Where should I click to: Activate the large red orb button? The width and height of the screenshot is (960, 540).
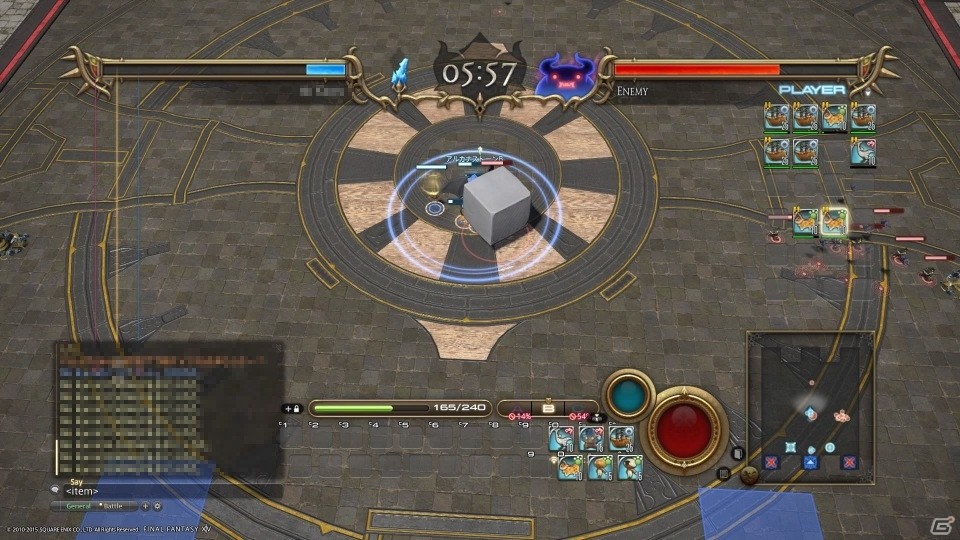pos(684,430)
